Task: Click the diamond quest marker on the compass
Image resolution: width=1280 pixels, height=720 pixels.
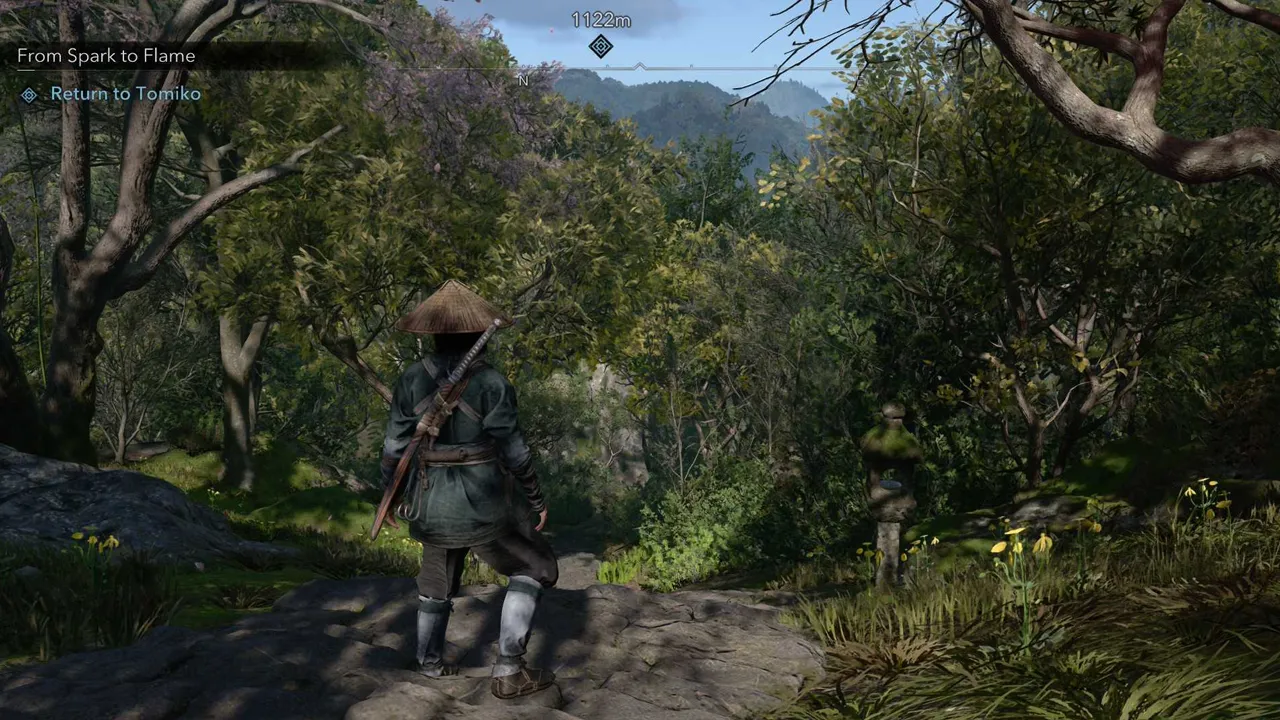Action: (600, 46)
